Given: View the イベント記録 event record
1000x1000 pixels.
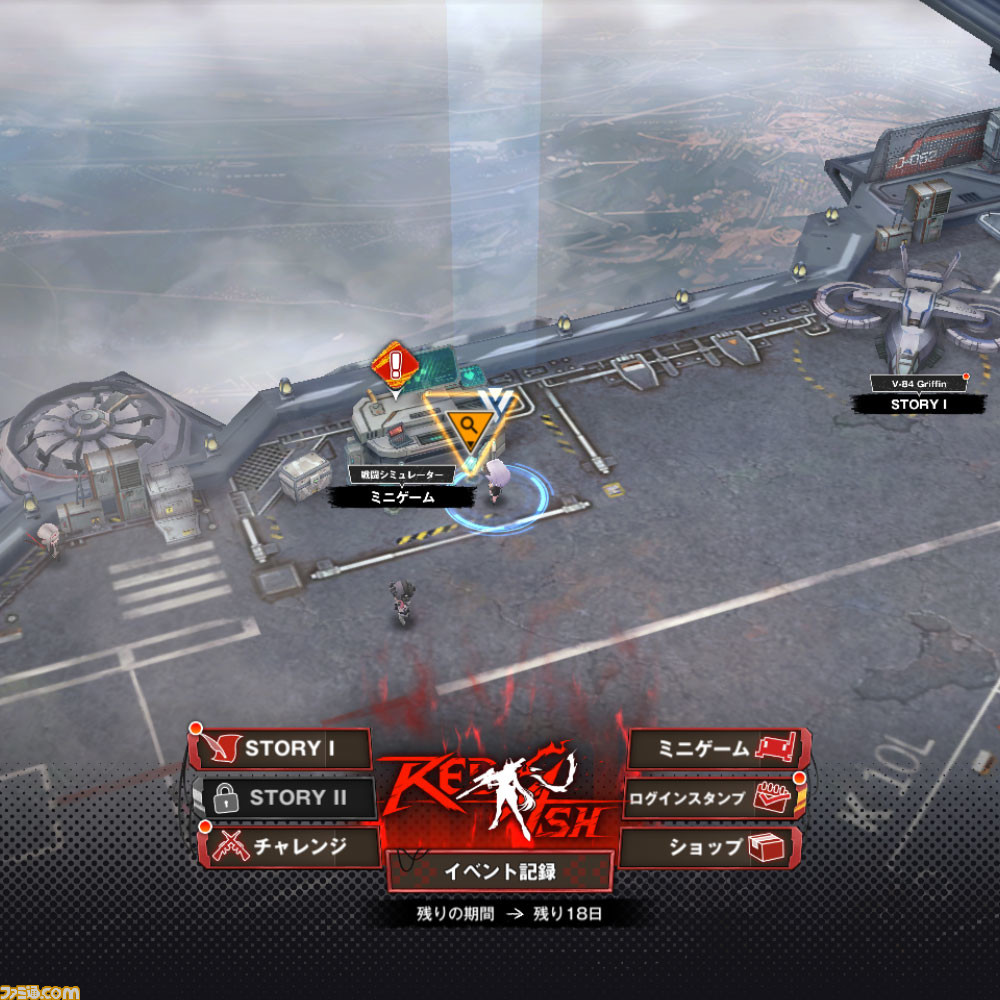Looking at the screenshot, I should click(500, 871).
